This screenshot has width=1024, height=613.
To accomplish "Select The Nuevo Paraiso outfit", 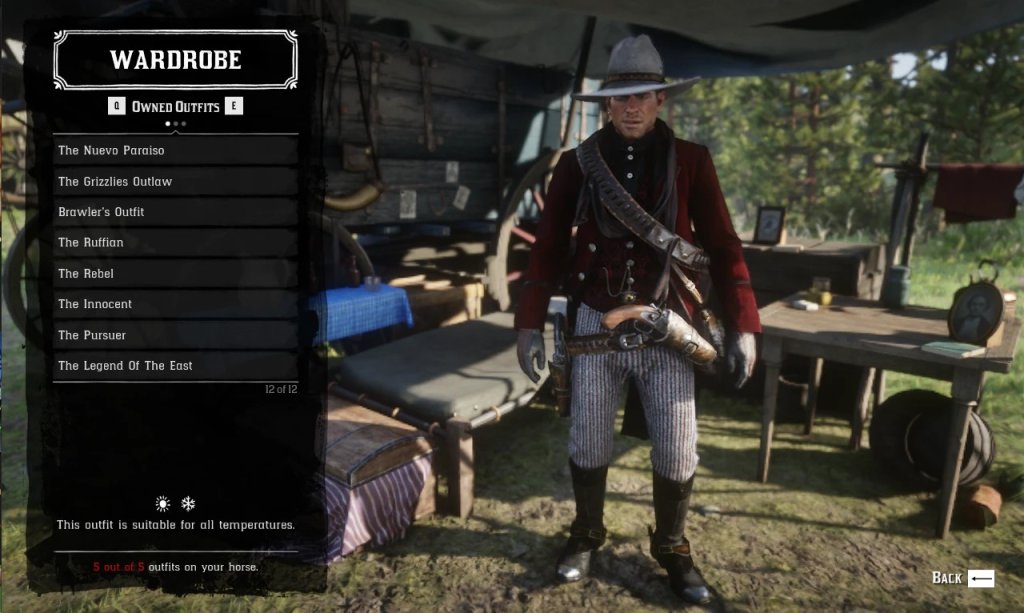I will click(175, 150).
